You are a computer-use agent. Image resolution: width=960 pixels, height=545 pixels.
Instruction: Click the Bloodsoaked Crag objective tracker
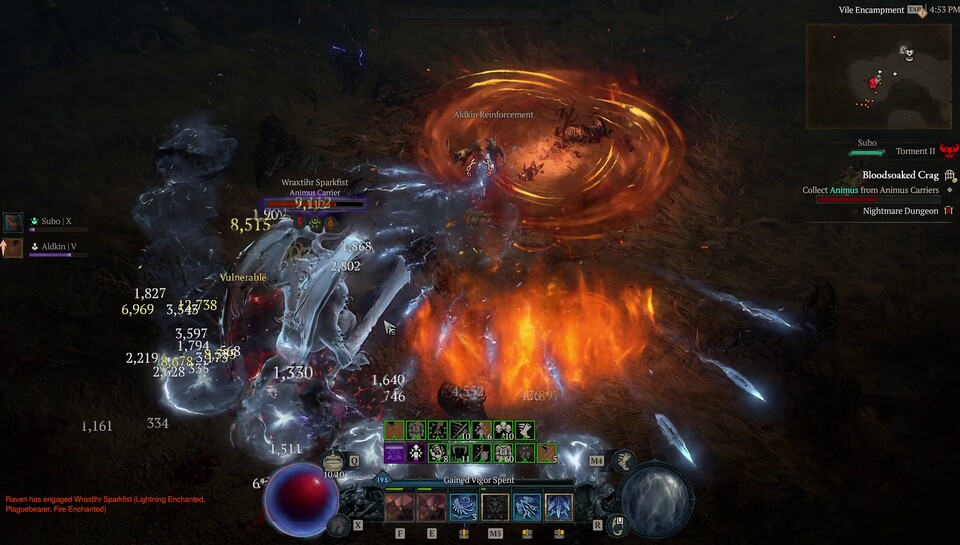[x=901, y=175]
